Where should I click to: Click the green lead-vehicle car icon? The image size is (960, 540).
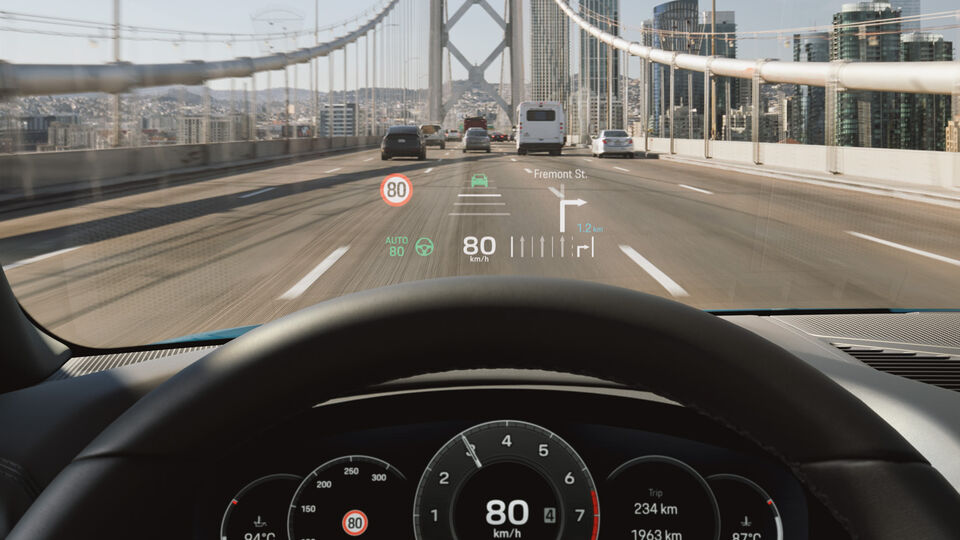tap(479, 180)
